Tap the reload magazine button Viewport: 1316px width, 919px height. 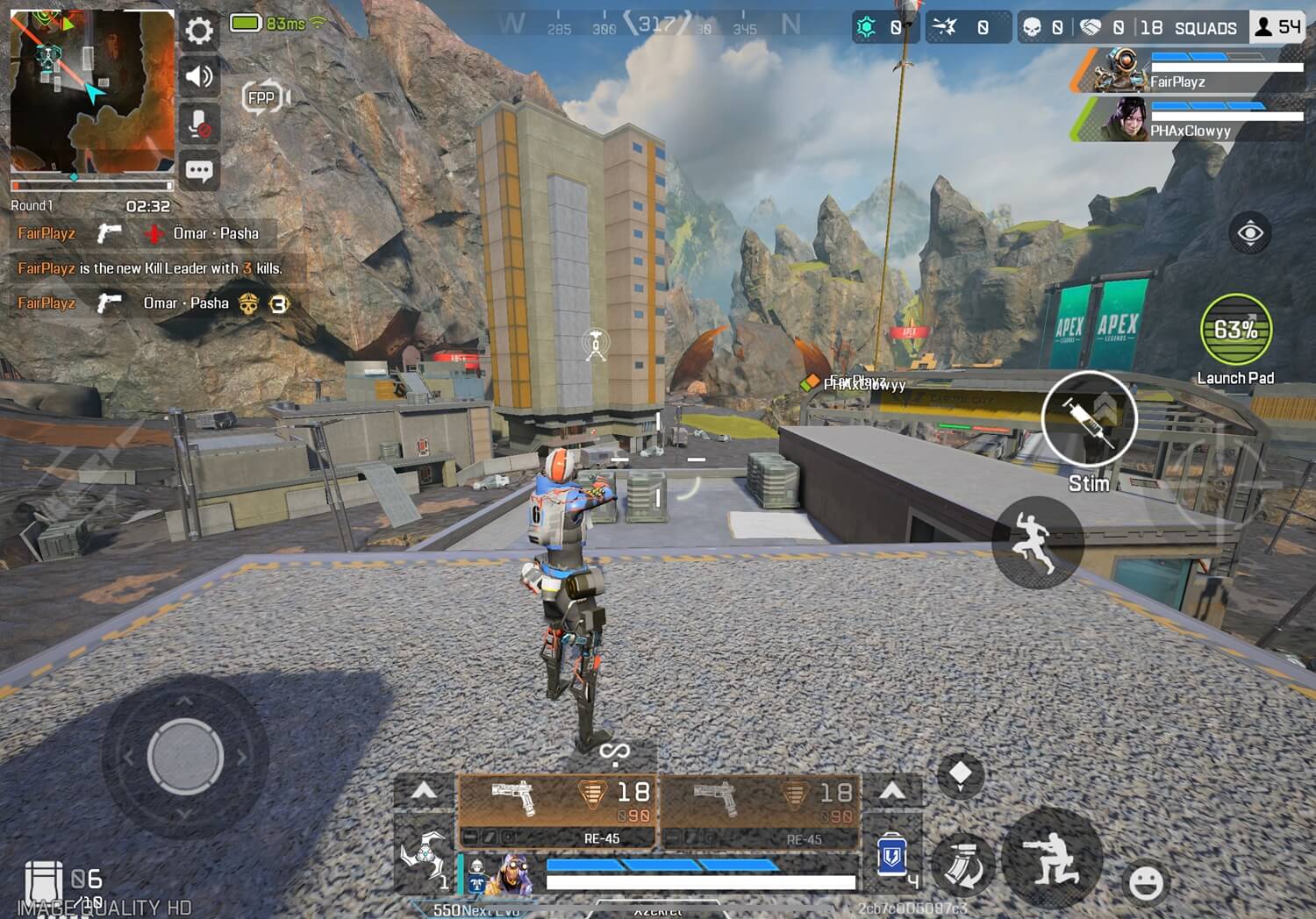(962, 862)
